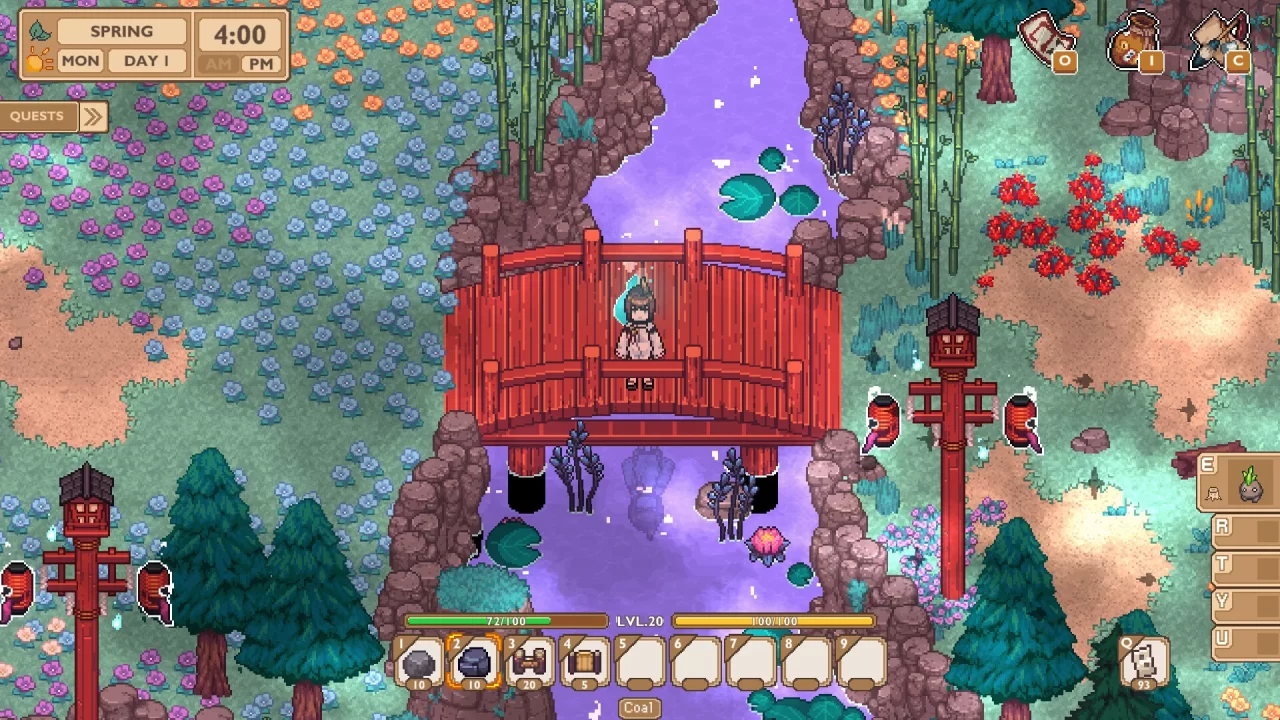
Task: Click the MON weekday tab
Action: click(x=80, y=61)
